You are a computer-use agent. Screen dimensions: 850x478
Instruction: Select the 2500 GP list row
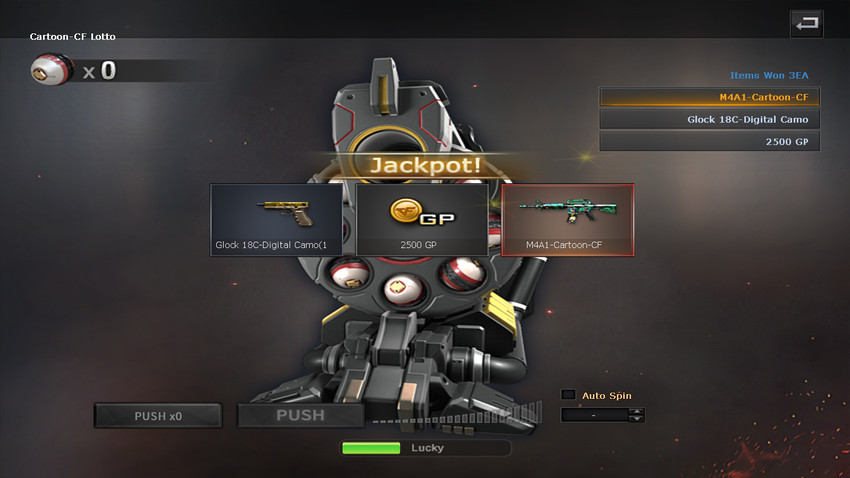tap(710, 142)
